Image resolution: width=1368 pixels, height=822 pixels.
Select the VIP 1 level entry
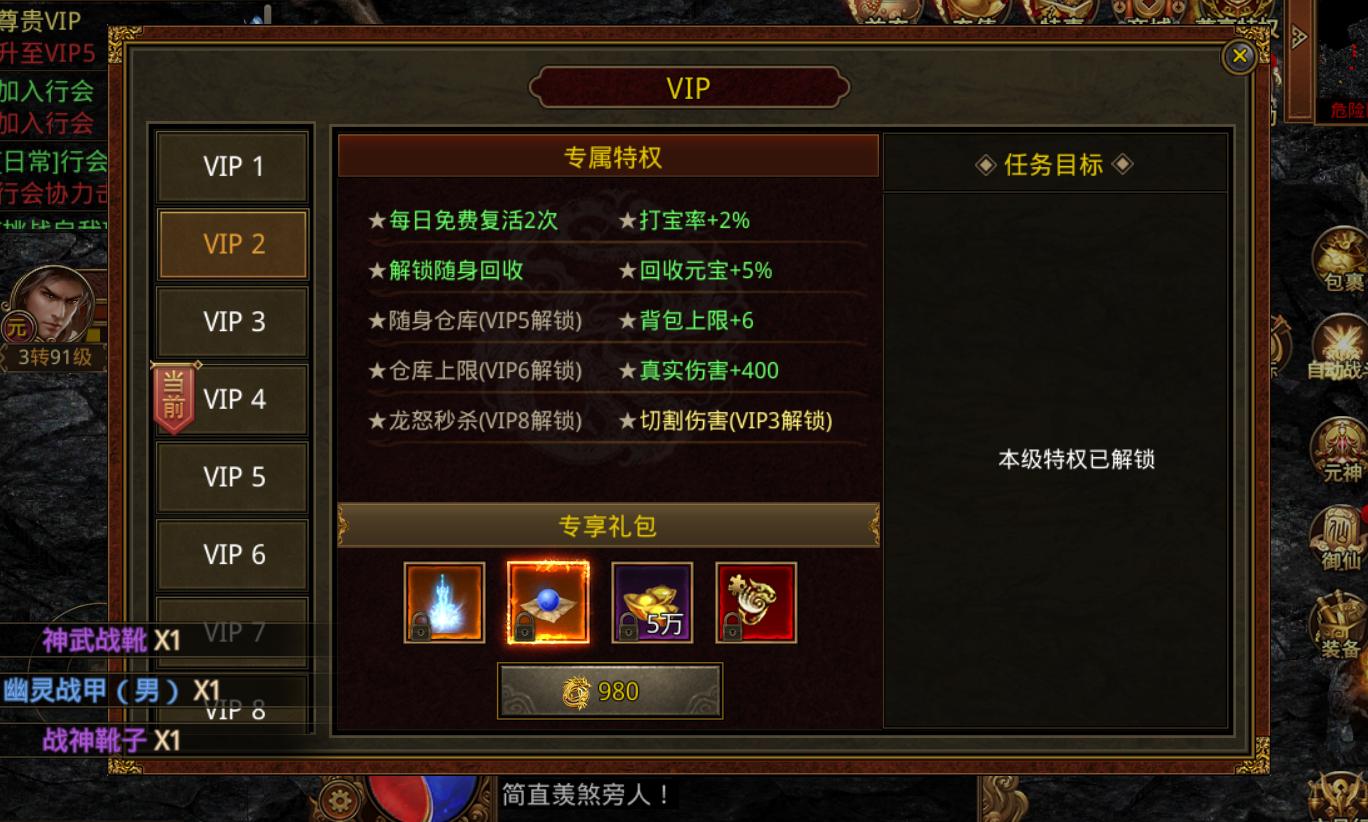[x=232, y=166]
